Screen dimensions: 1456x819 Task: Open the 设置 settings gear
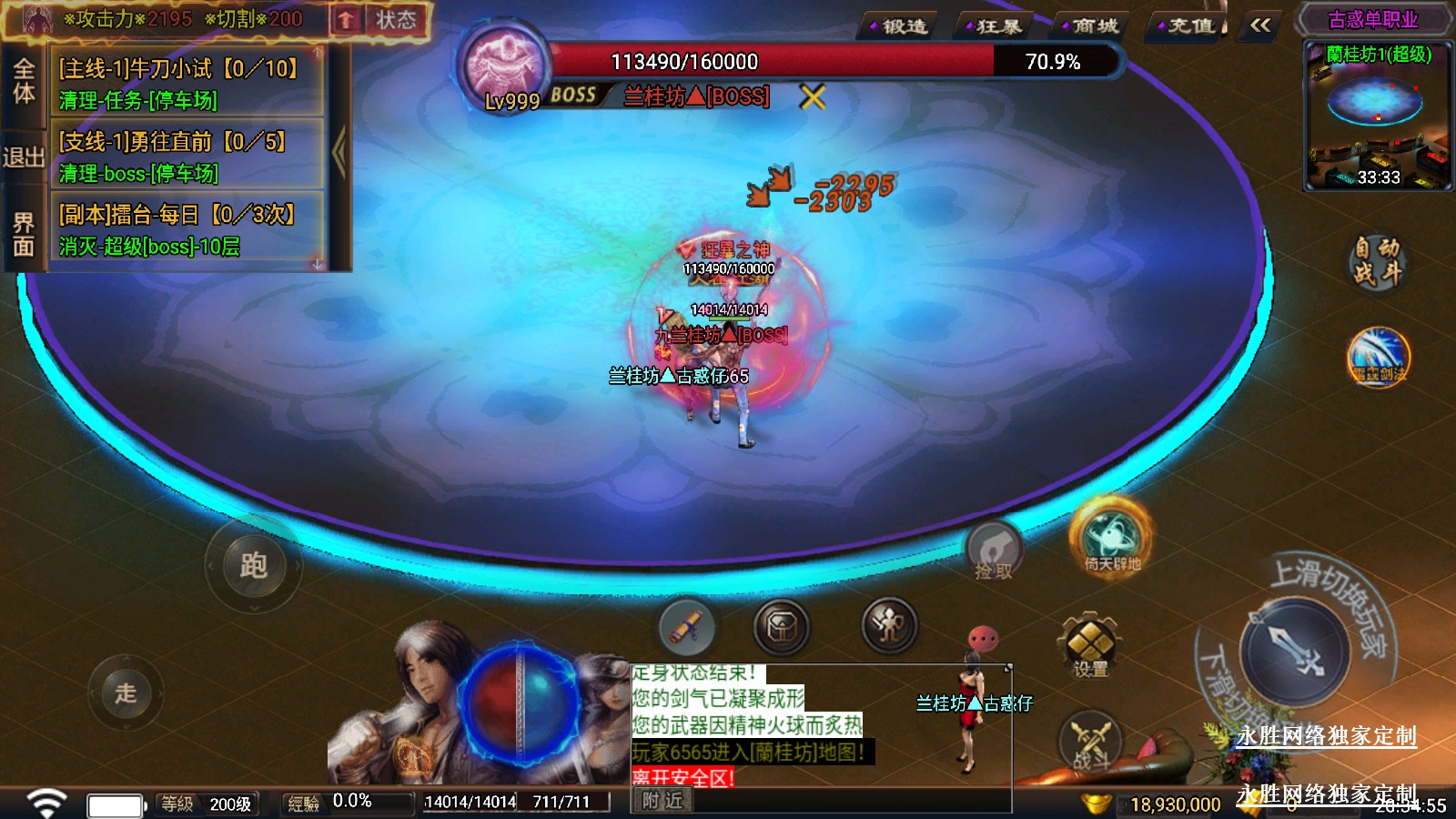[1089, 644]
